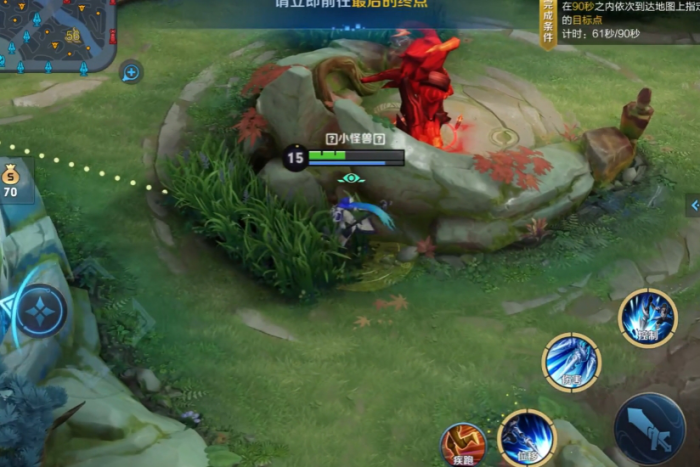Expand the right-edge arrow panel
Screen dimensions: 700x467
(x=693, y=205)
